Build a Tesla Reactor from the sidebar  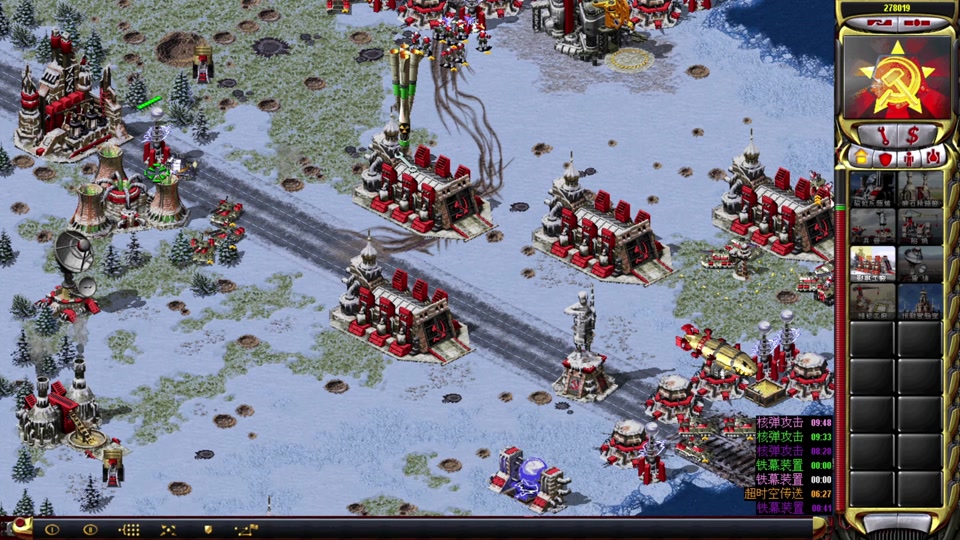[872, 189]
